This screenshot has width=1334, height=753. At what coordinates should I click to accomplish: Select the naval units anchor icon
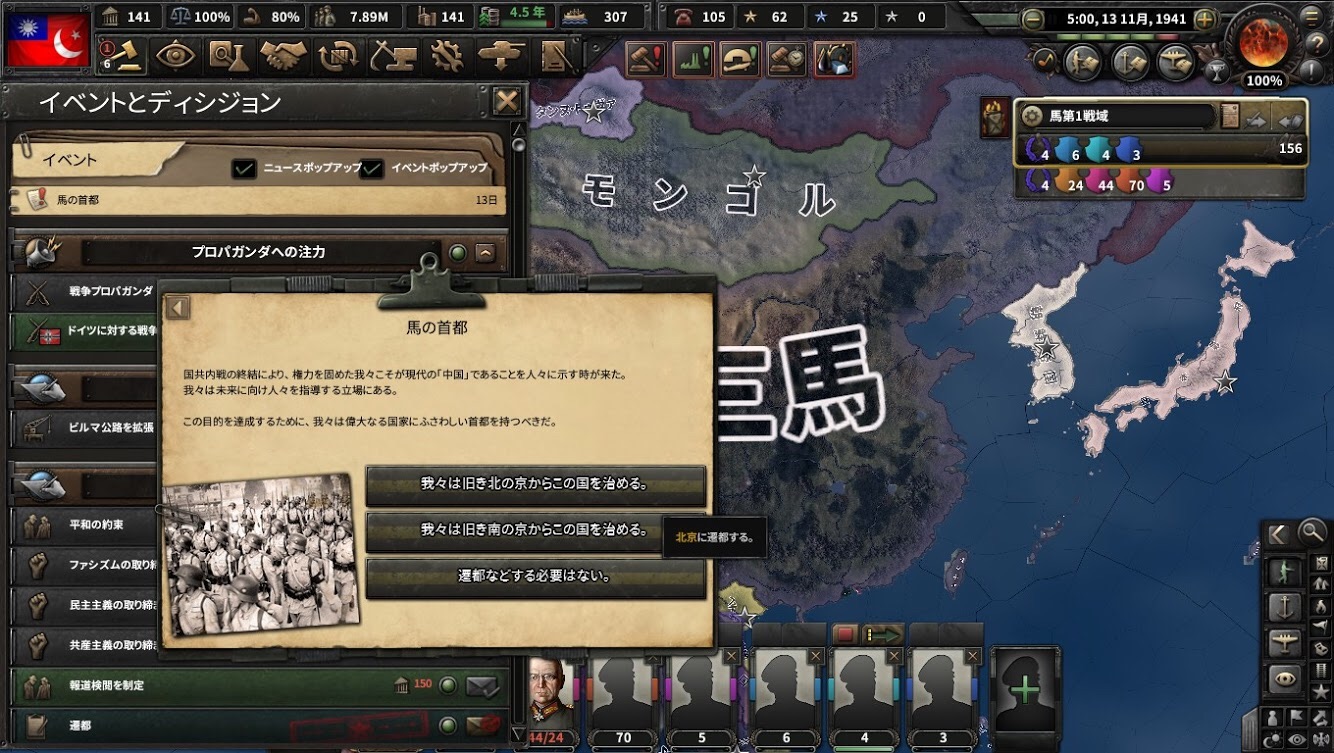click(1284, 604)
